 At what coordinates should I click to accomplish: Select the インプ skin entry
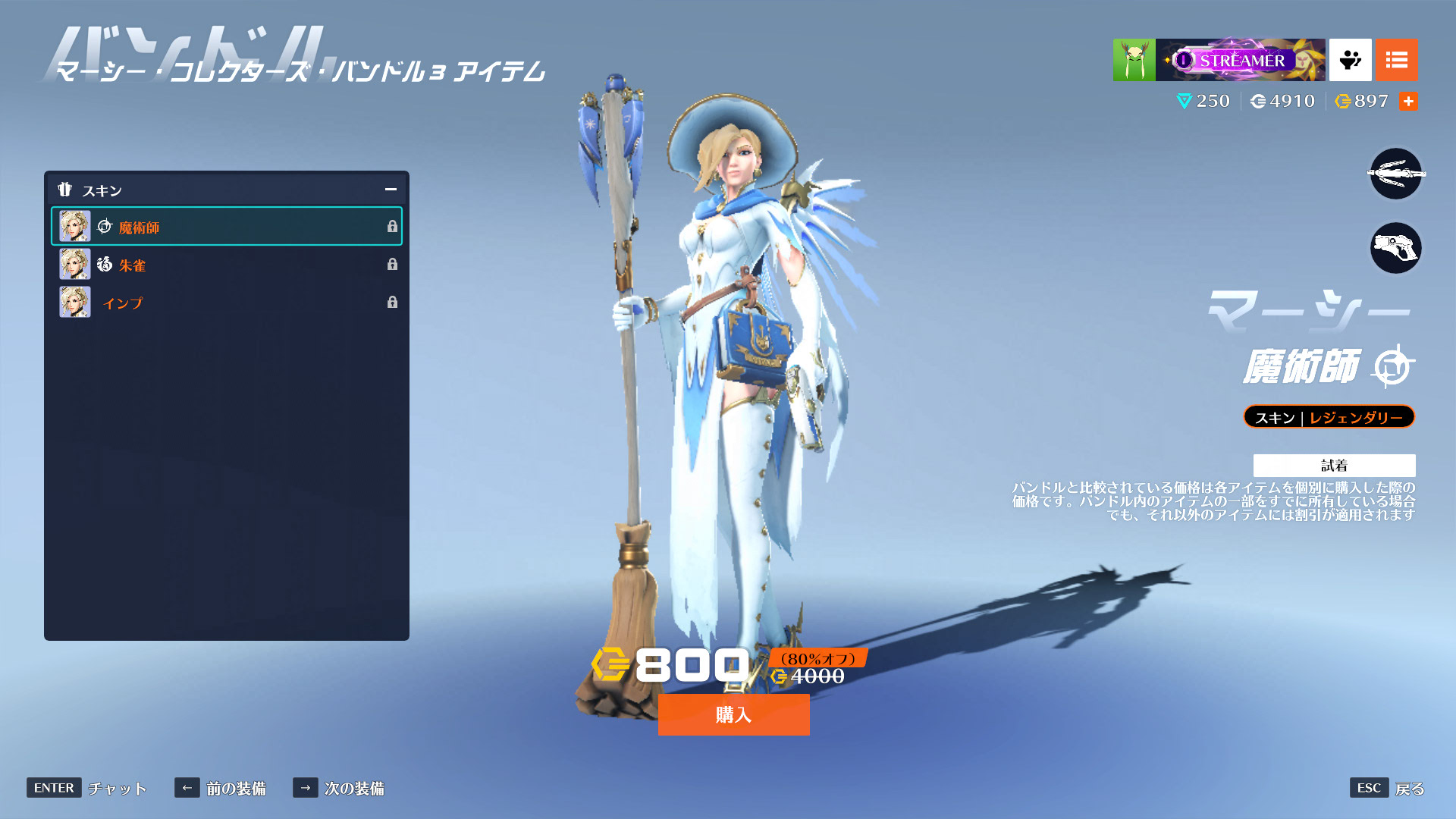226,303
